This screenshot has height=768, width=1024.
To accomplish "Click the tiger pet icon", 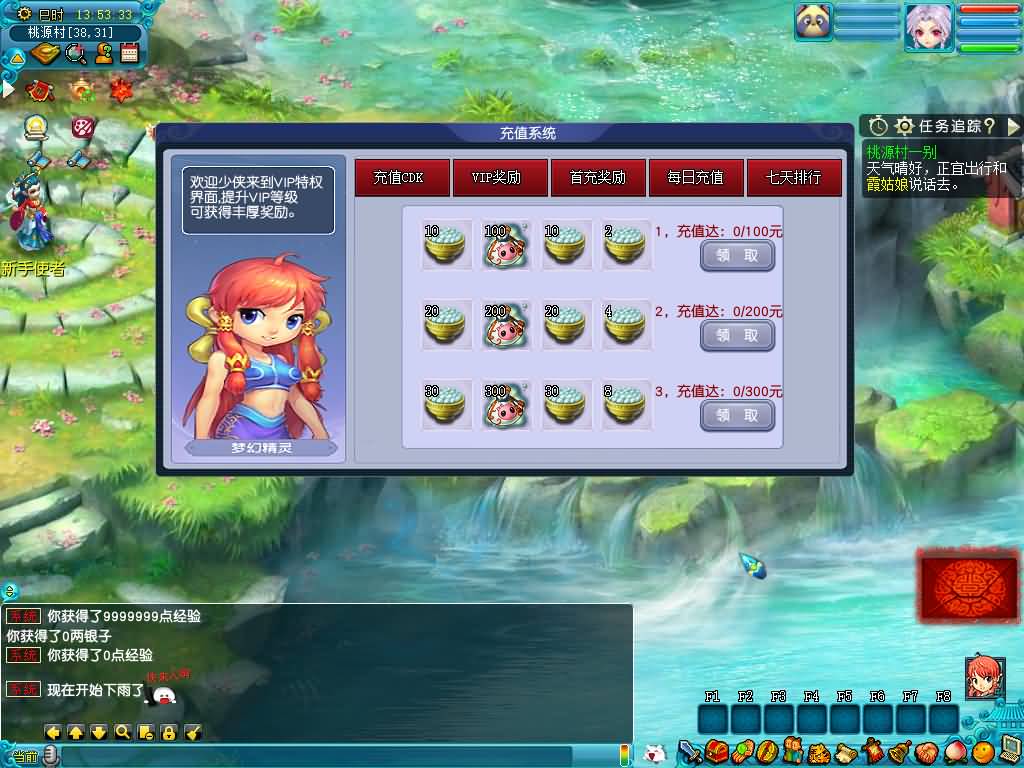I will tap(819, 751).
